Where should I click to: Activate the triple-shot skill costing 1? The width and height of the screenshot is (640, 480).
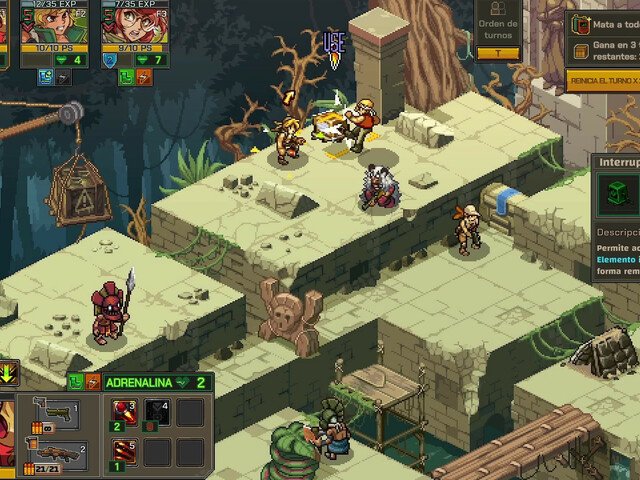[124, 452]
